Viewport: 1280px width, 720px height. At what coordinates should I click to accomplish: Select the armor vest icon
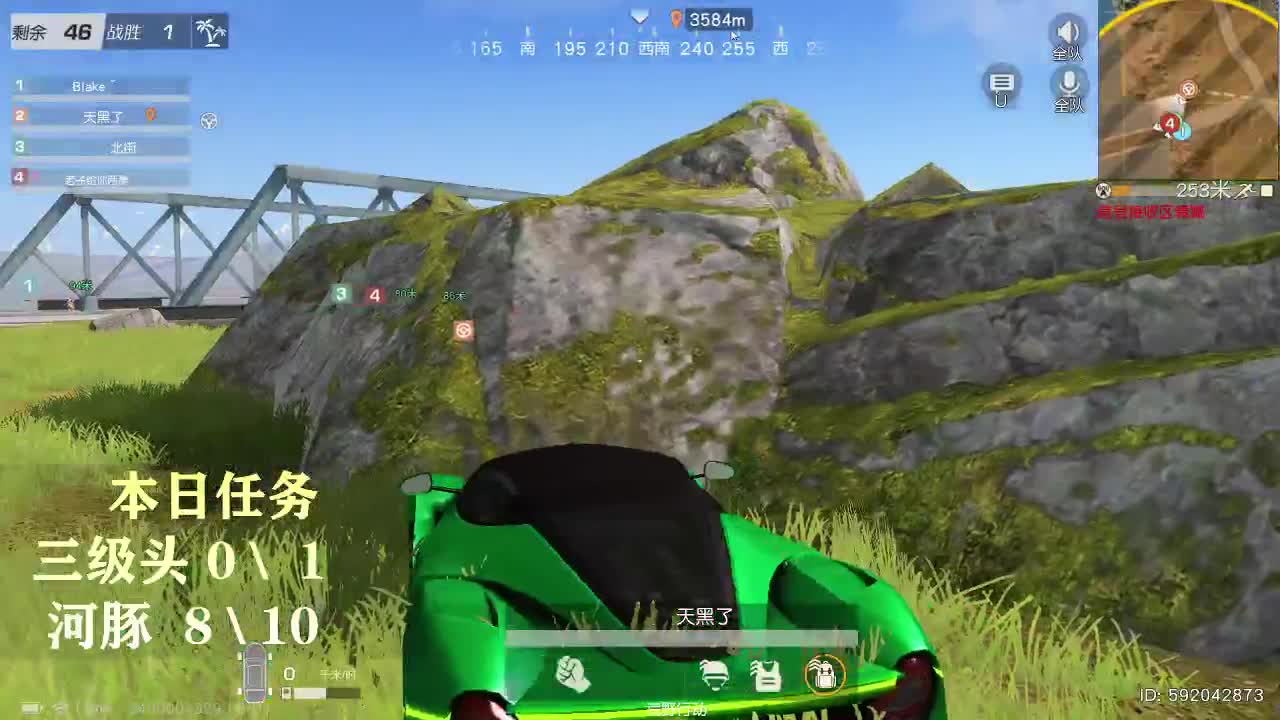click(768, 675)
